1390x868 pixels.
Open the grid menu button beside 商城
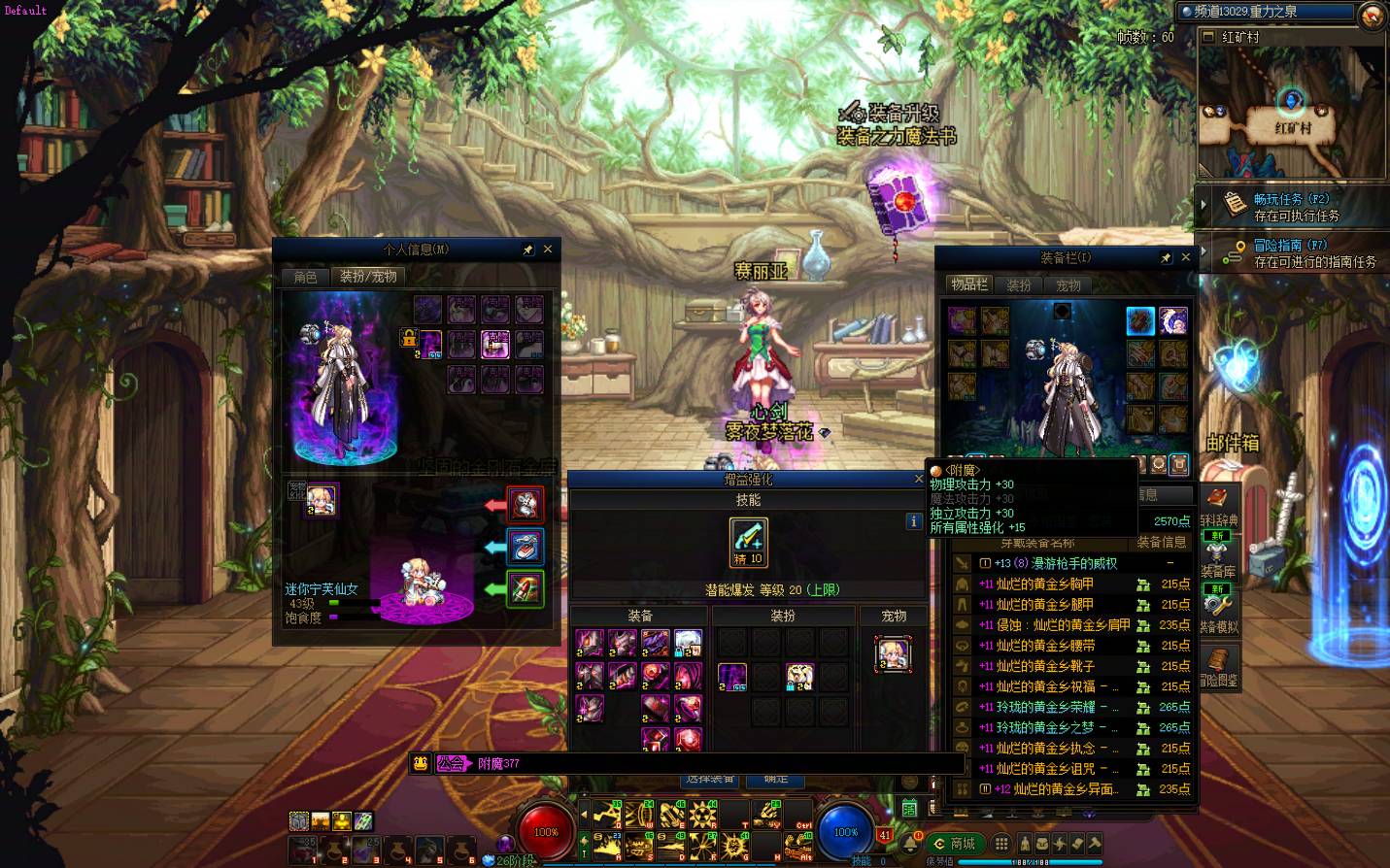pos(1001,844)
